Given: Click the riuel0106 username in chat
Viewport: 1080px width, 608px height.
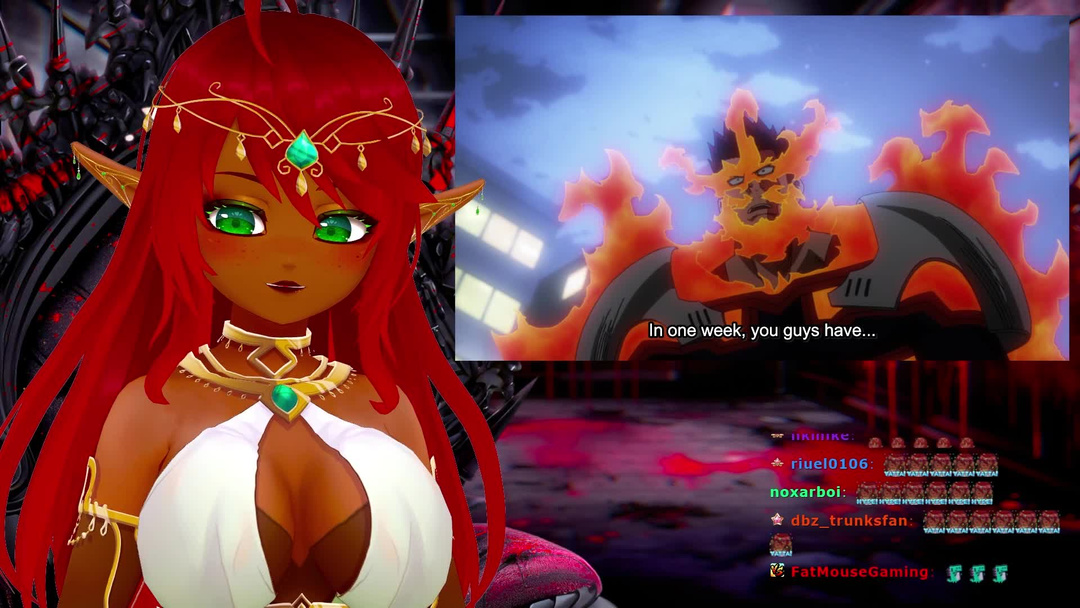Looking at the screenshot, I should [x=829, y=464].
